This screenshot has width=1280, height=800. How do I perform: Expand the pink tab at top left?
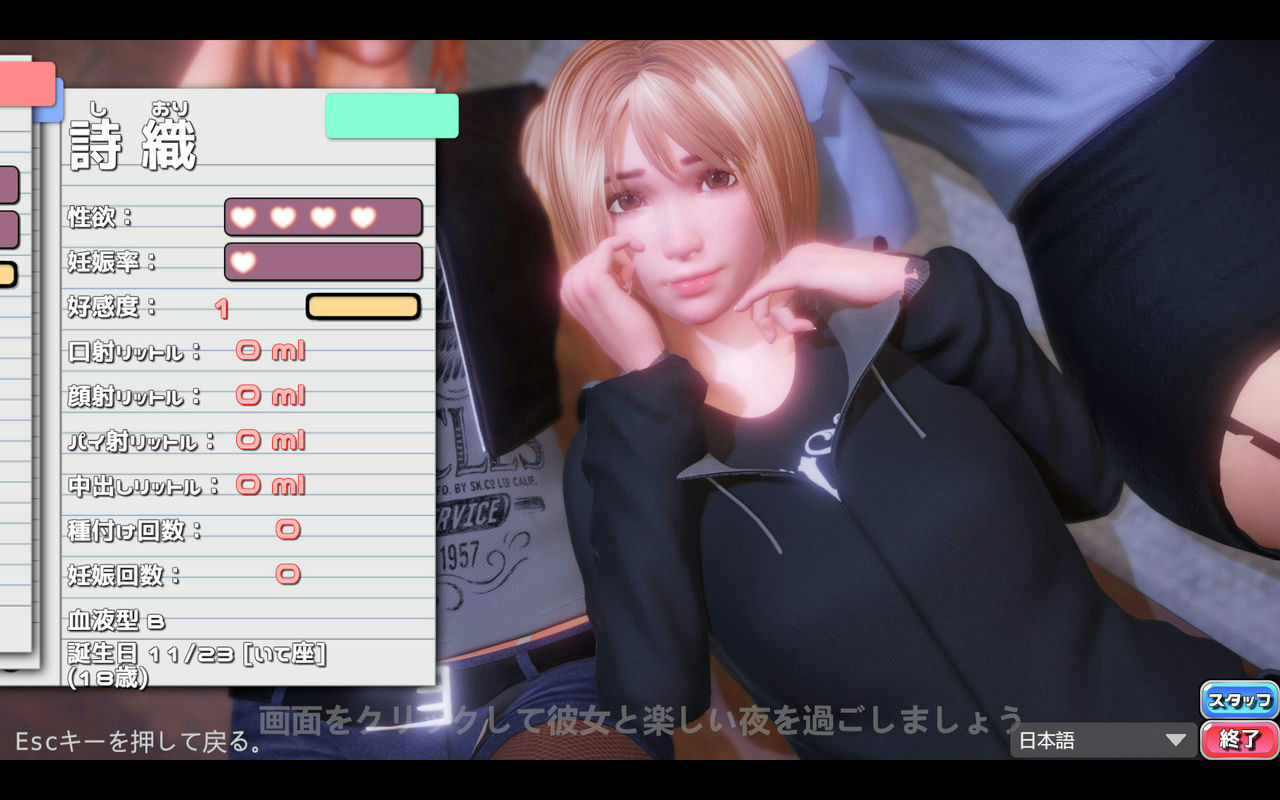pos(28,85)
